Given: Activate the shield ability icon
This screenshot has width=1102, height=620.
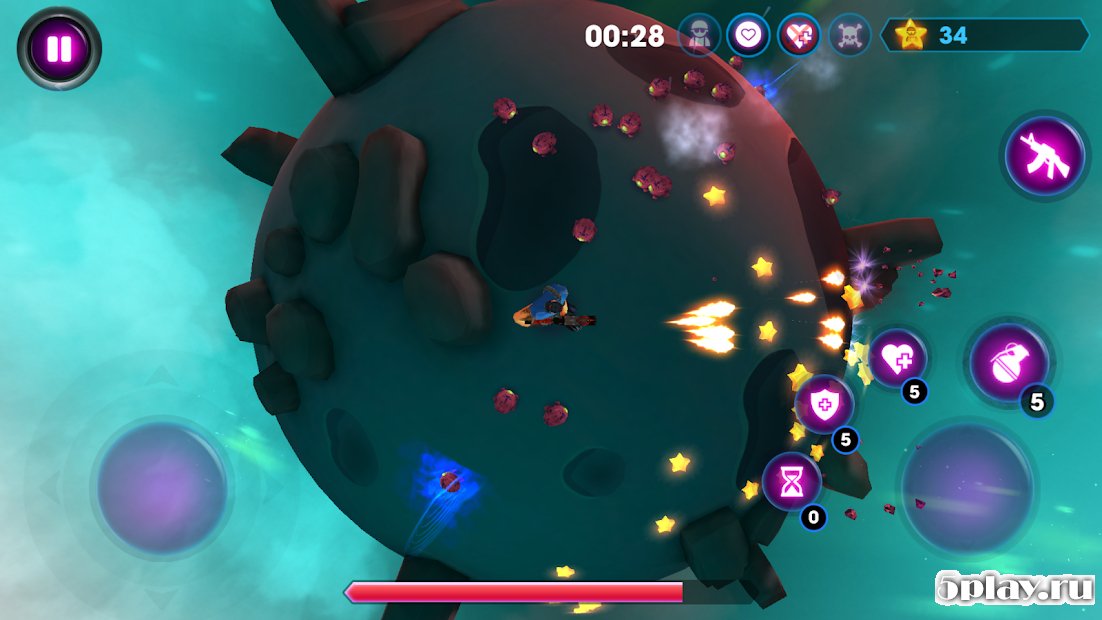Looking at the screenshot, I should click(825, 405).
